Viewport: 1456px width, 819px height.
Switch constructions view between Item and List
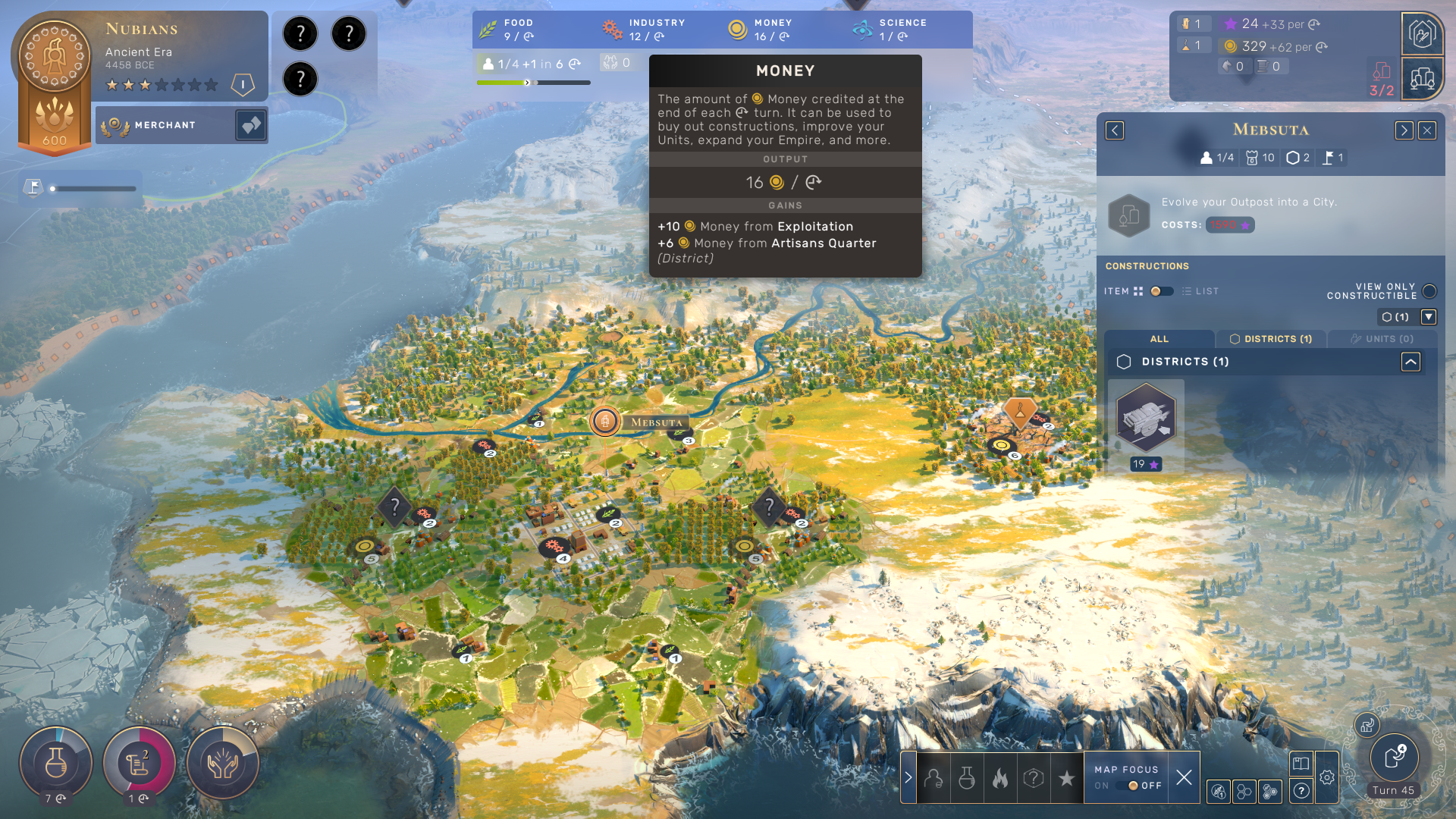coord(1161,291)
